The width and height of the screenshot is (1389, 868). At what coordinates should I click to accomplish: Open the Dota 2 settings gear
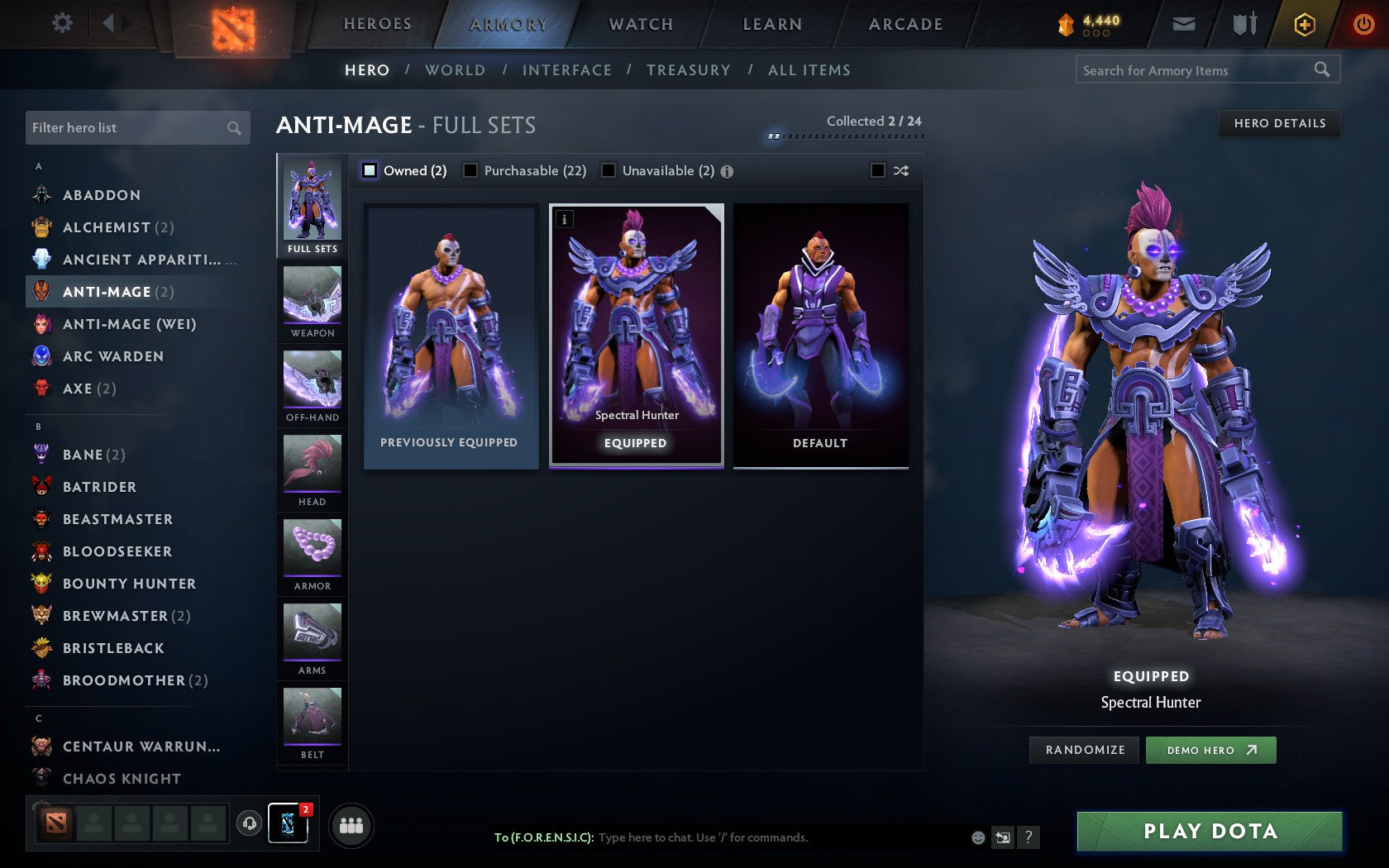60,23
